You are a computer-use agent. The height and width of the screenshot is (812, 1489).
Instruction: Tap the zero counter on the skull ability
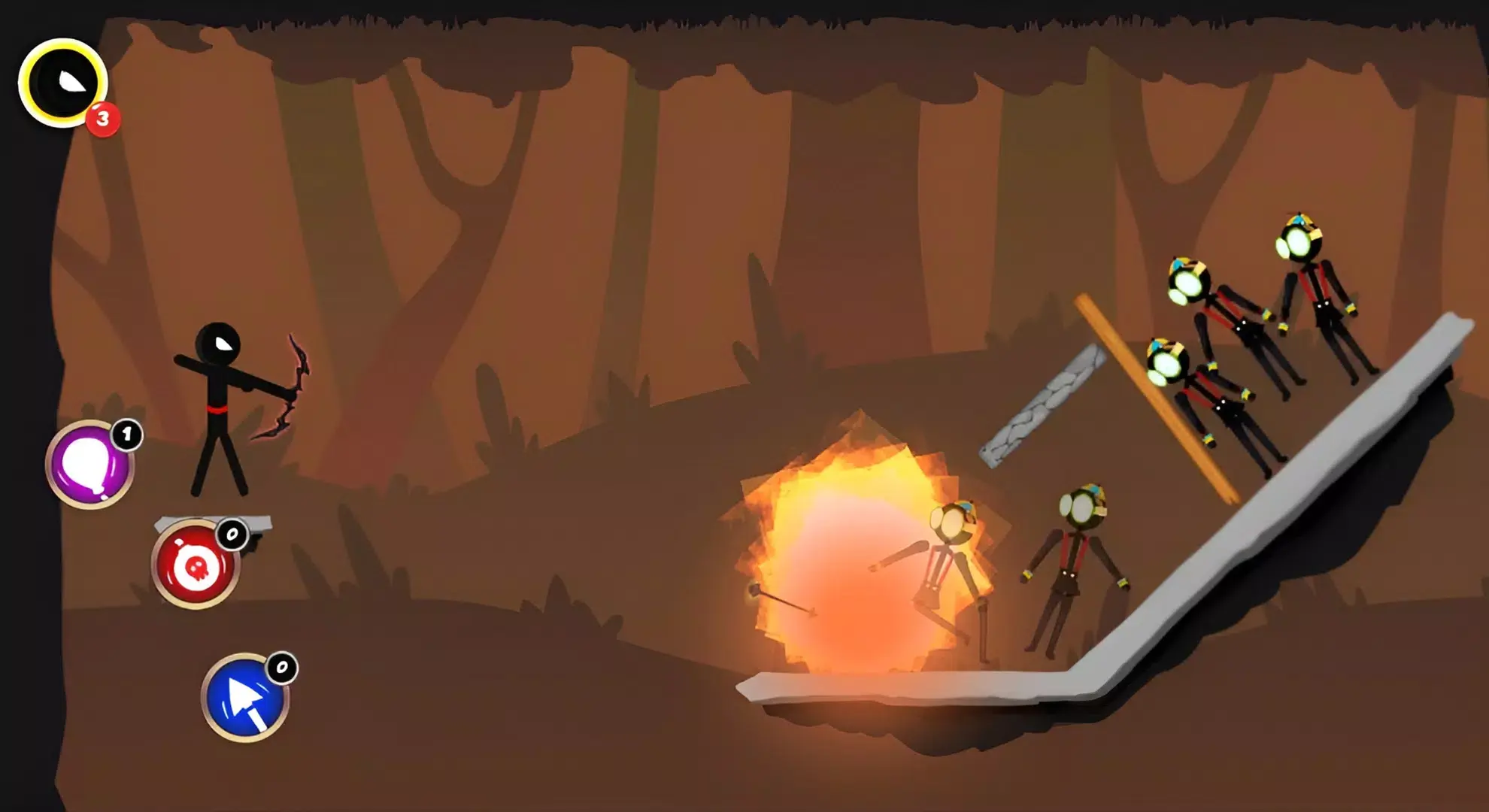point(234,532)
